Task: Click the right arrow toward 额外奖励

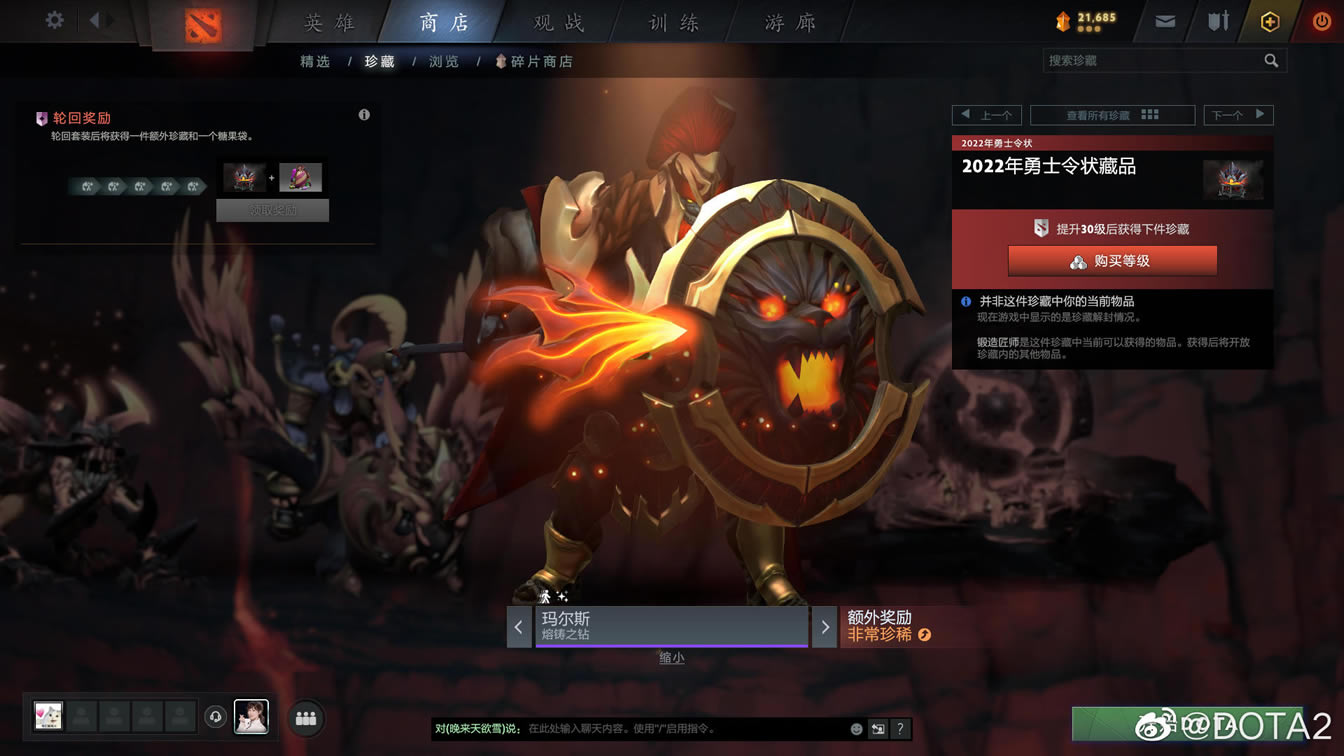Action: coord(824,627)
